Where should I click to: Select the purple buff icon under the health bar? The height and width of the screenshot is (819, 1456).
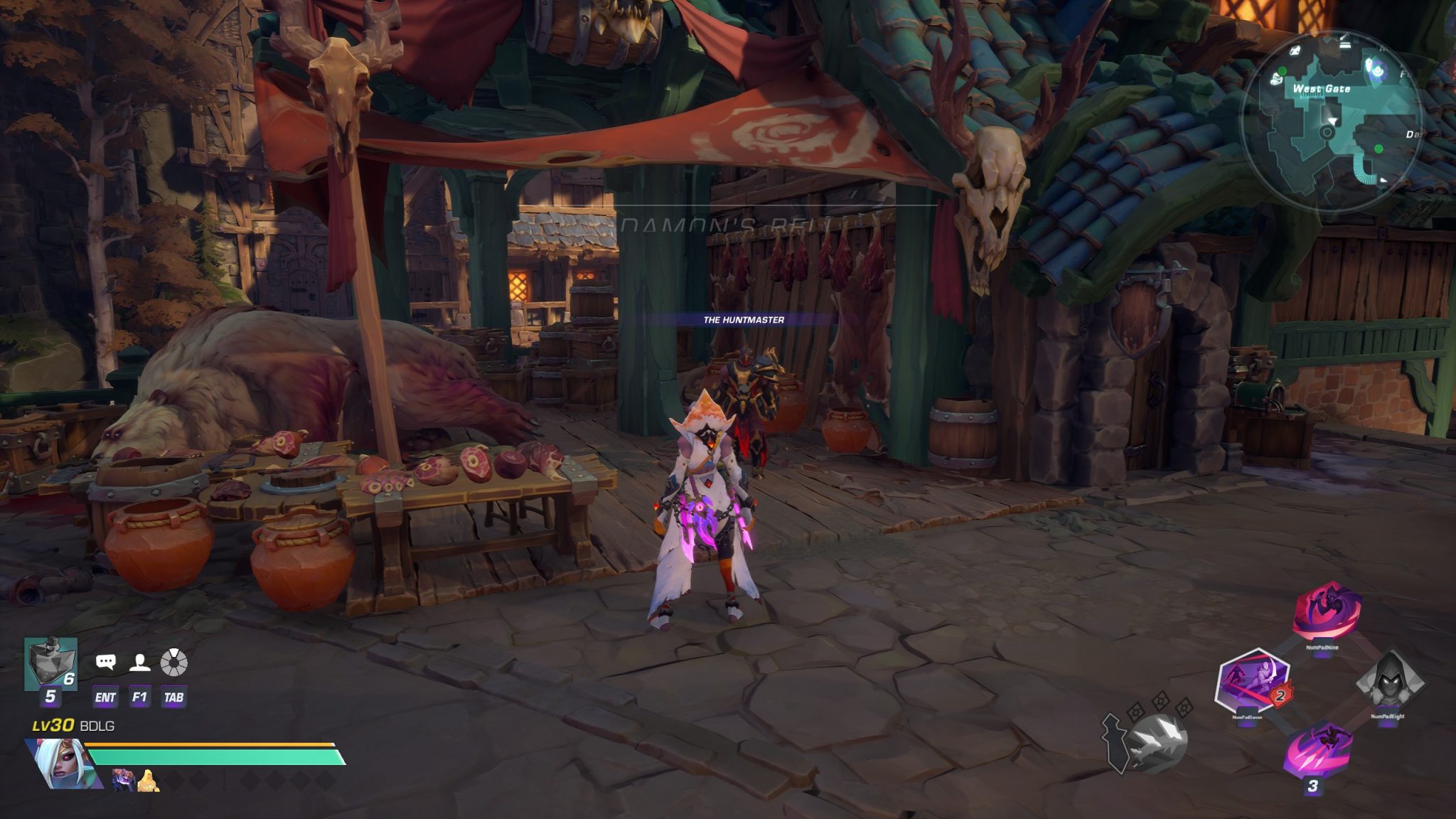click(124, 780)
